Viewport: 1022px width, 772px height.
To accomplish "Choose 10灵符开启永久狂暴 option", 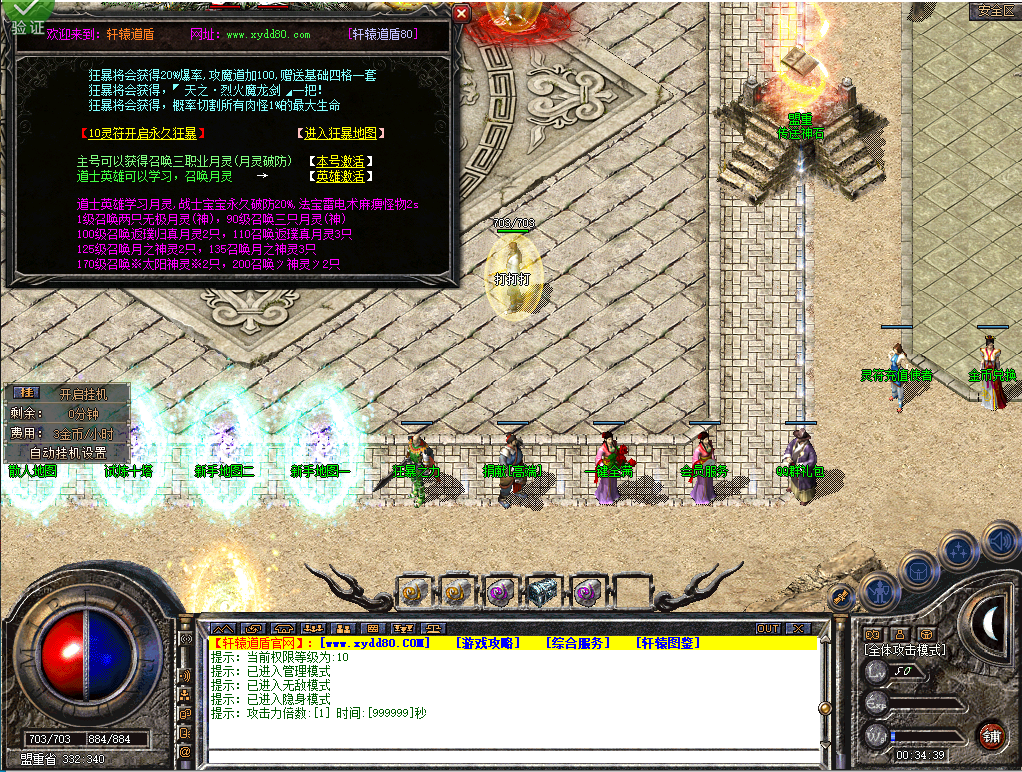I will click(145, 133).
